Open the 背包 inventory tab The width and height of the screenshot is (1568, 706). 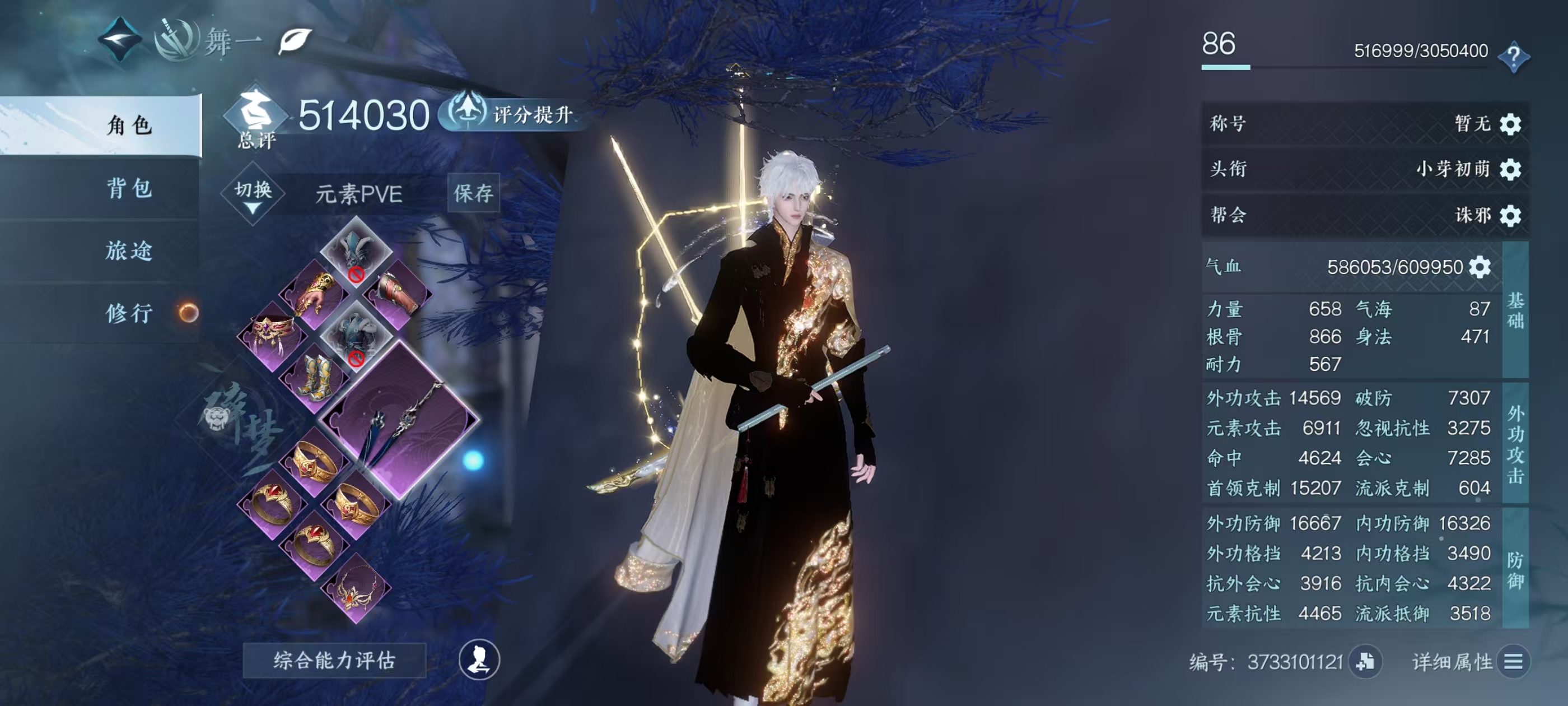(129, 188)
